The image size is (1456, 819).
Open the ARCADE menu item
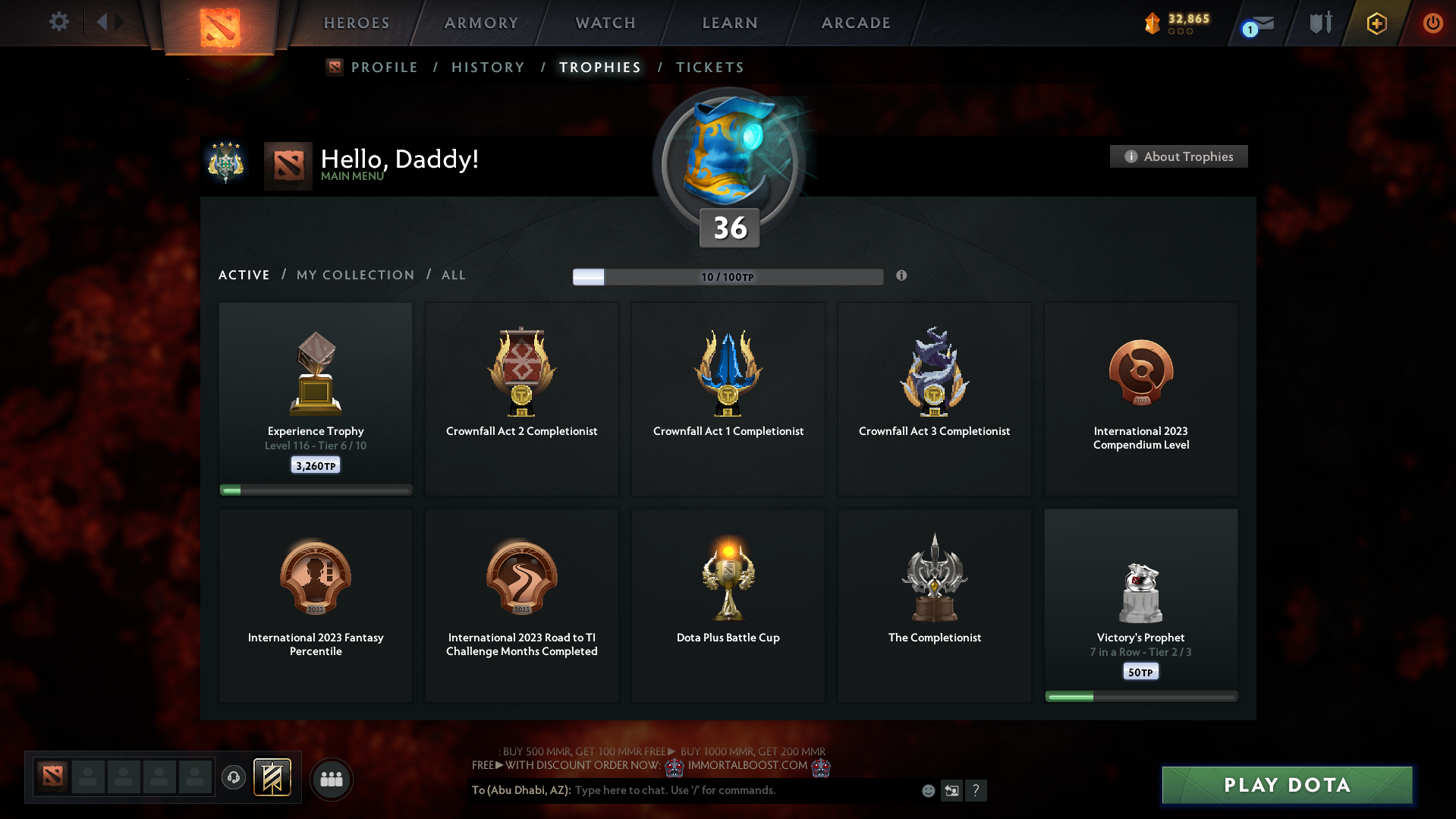pos(855,23)
